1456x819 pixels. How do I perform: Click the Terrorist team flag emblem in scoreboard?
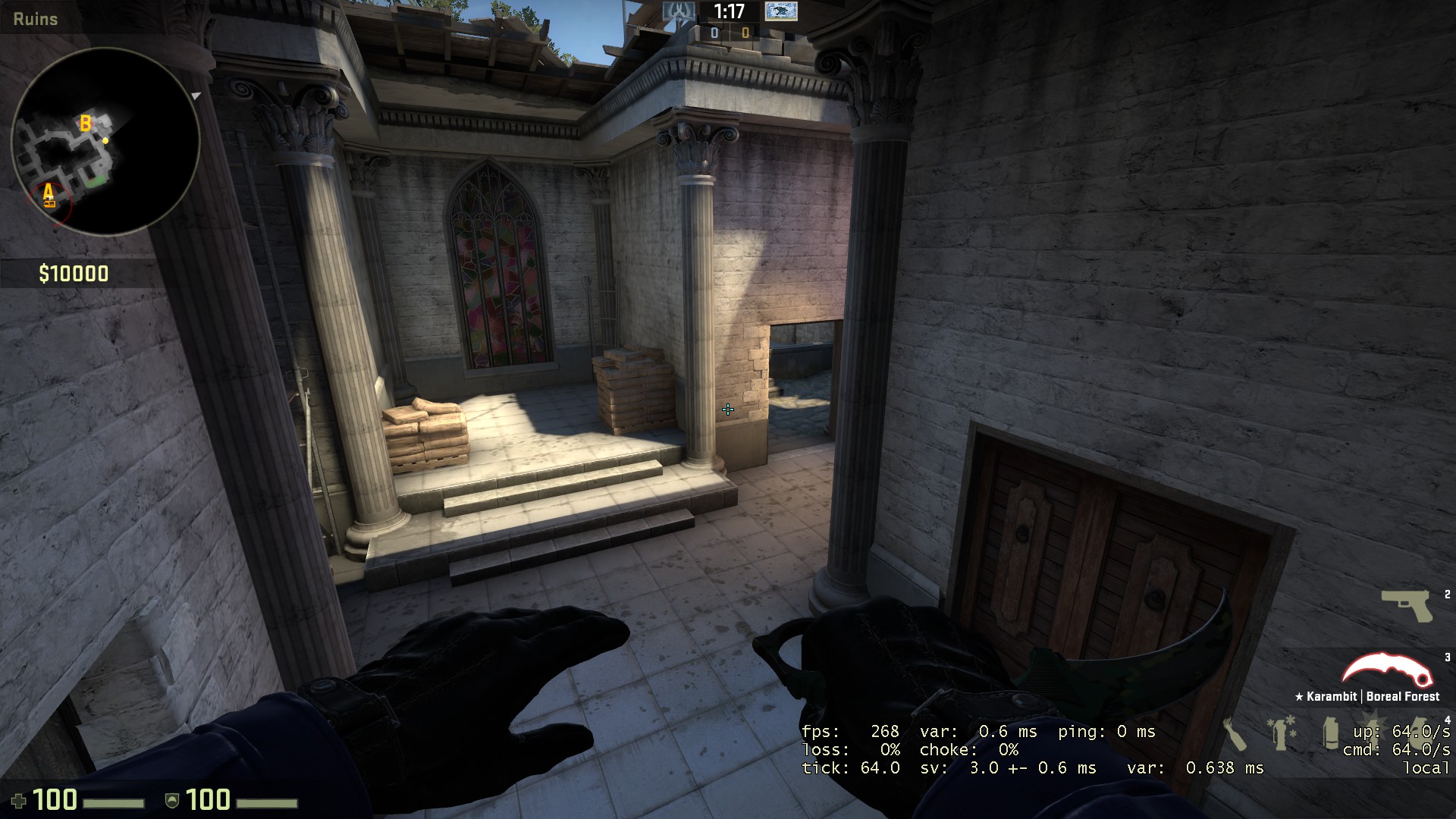point(780,11)
